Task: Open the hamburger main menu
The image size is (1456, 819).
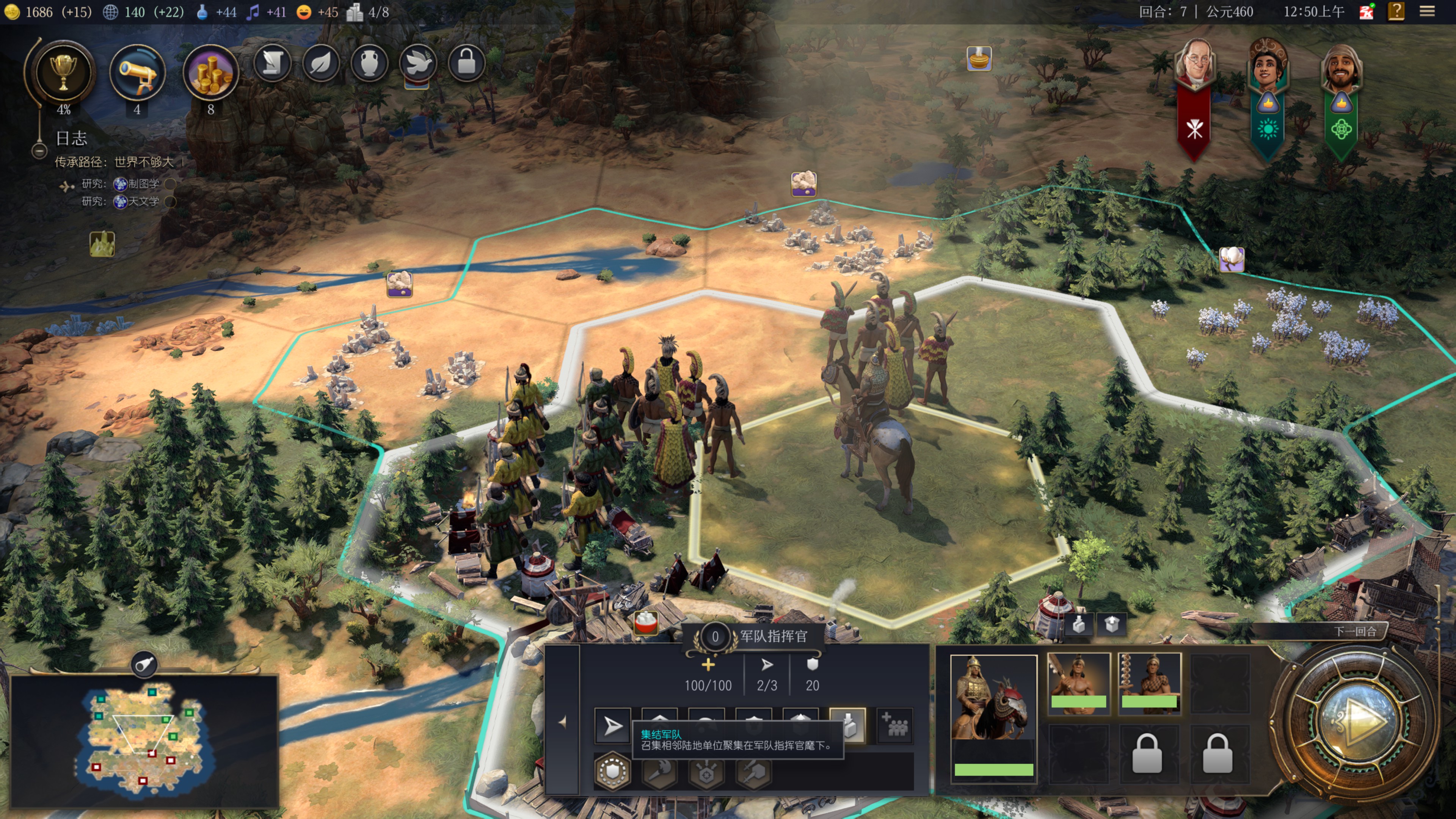Action: pyautogui.click(x=1426, y=11)
